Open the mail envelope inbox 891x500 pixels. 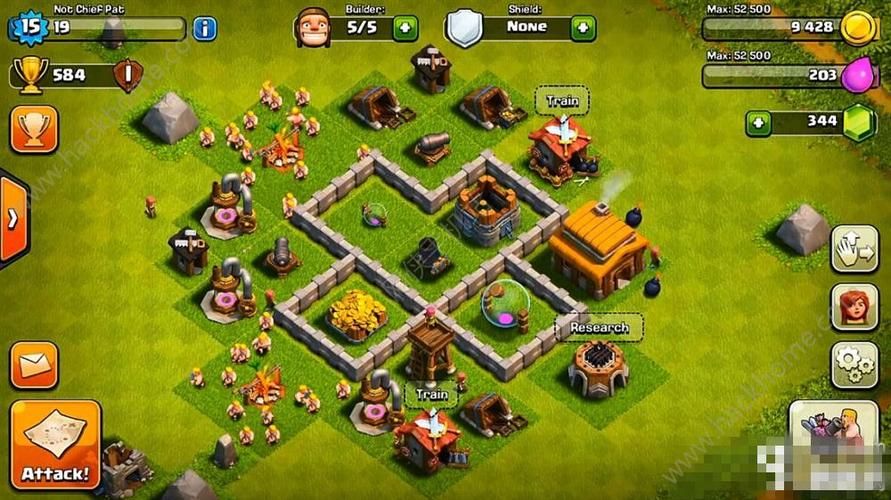34,365
